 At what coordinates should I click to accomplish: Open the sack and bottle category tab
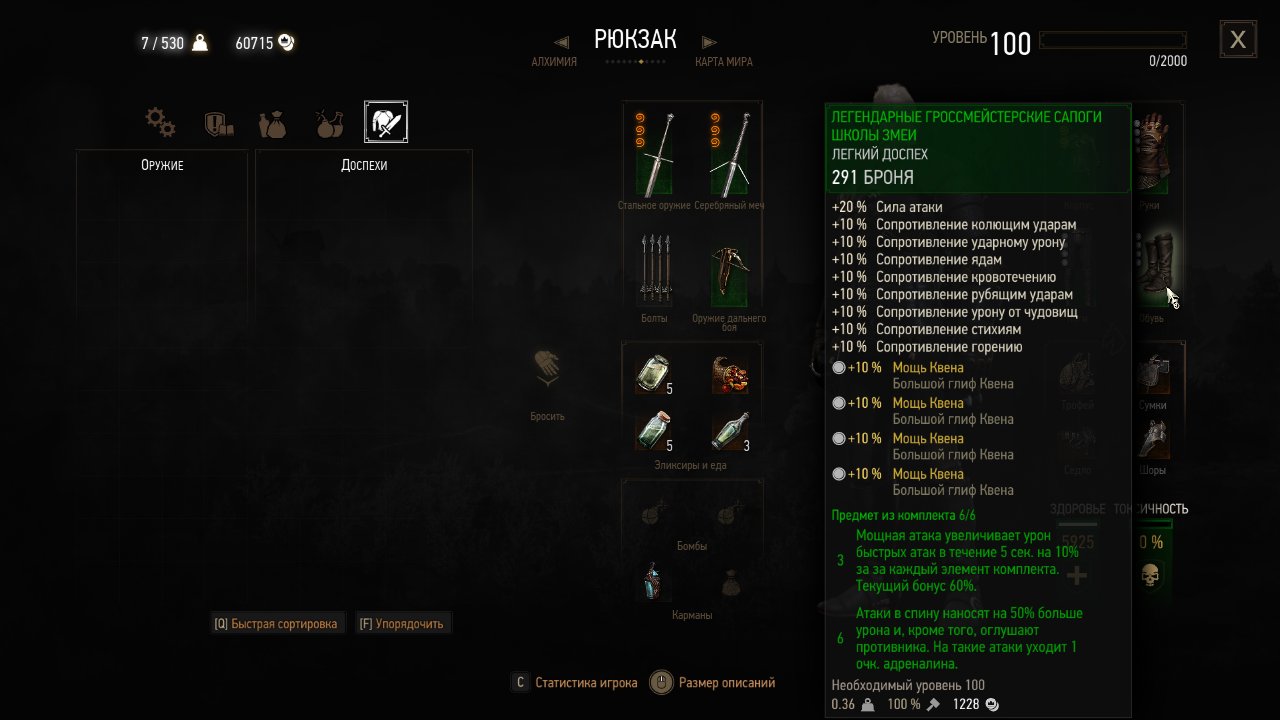pos(272,123)
